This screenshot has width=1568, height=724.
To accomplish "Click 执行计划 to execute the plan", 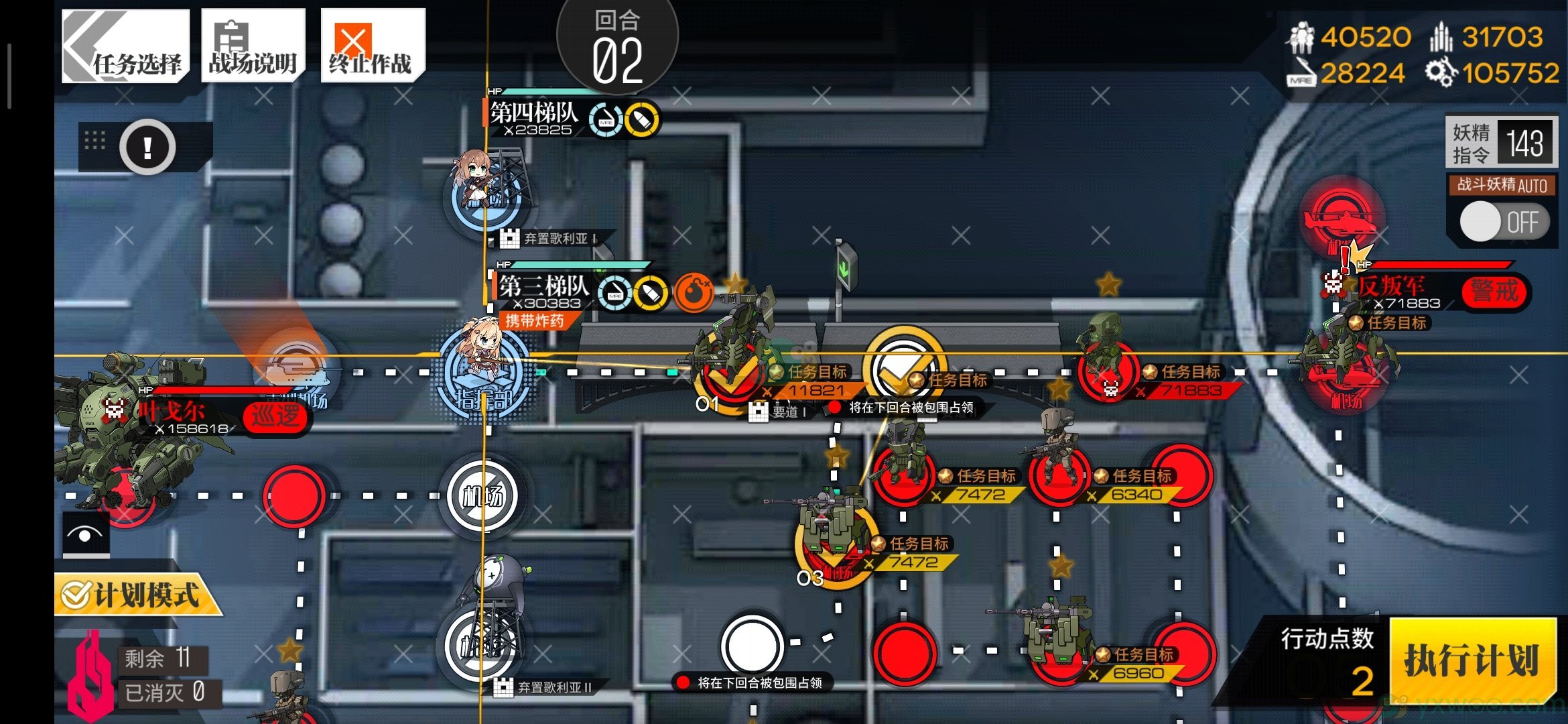I will [x=1472, y=660].
